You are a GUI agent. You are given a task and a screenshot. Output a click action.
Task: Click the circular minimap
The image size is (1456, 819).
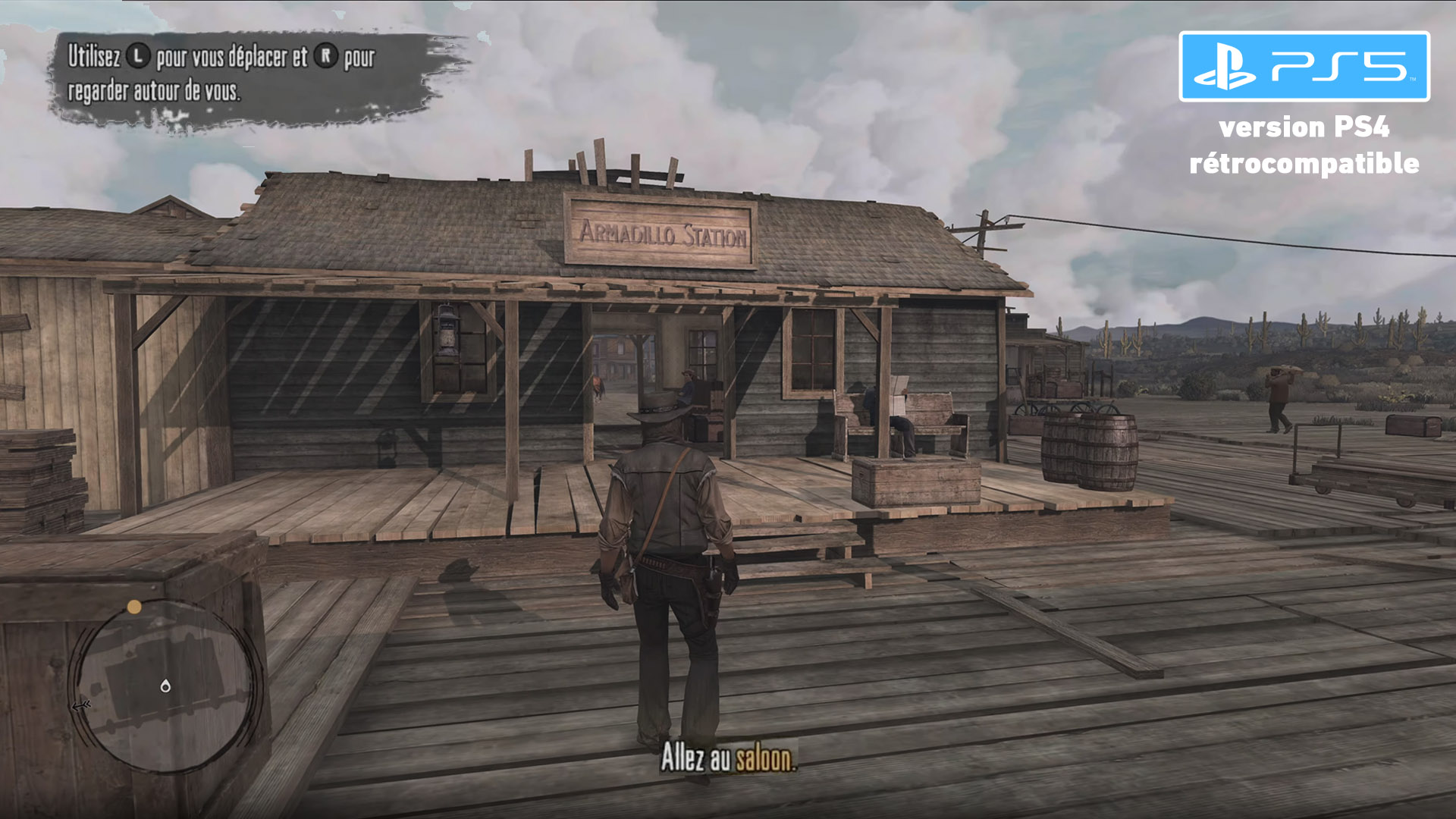tap(166, 685)
